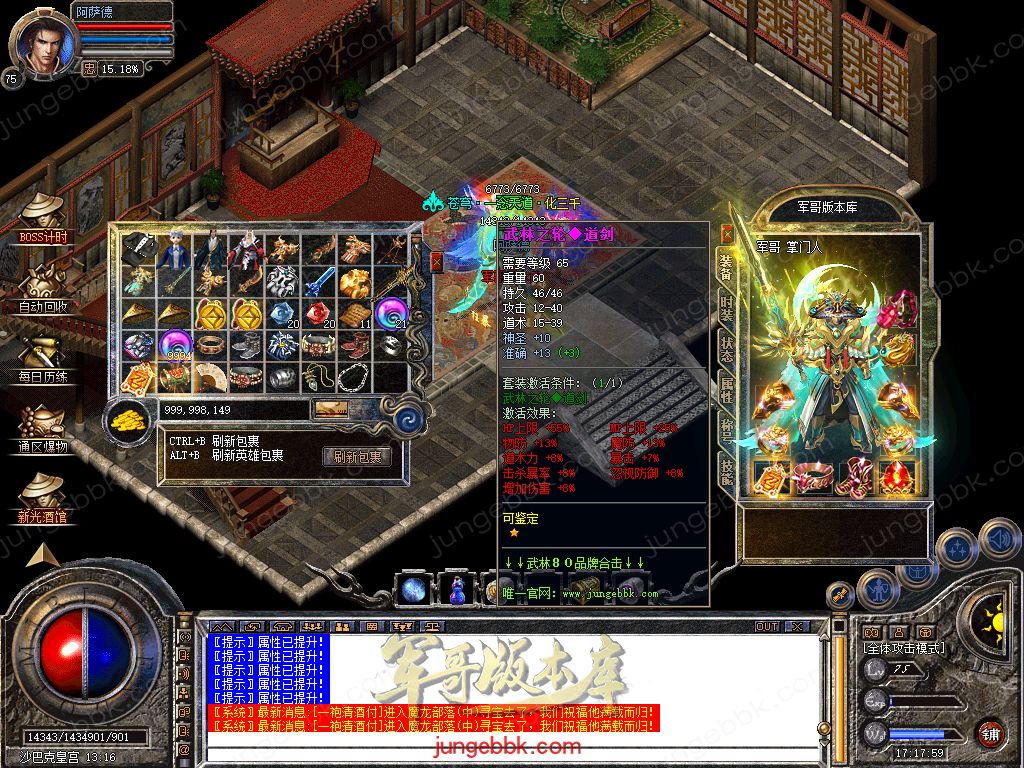
Task: Select the red crystal gem stack
Action: [320, 315]
